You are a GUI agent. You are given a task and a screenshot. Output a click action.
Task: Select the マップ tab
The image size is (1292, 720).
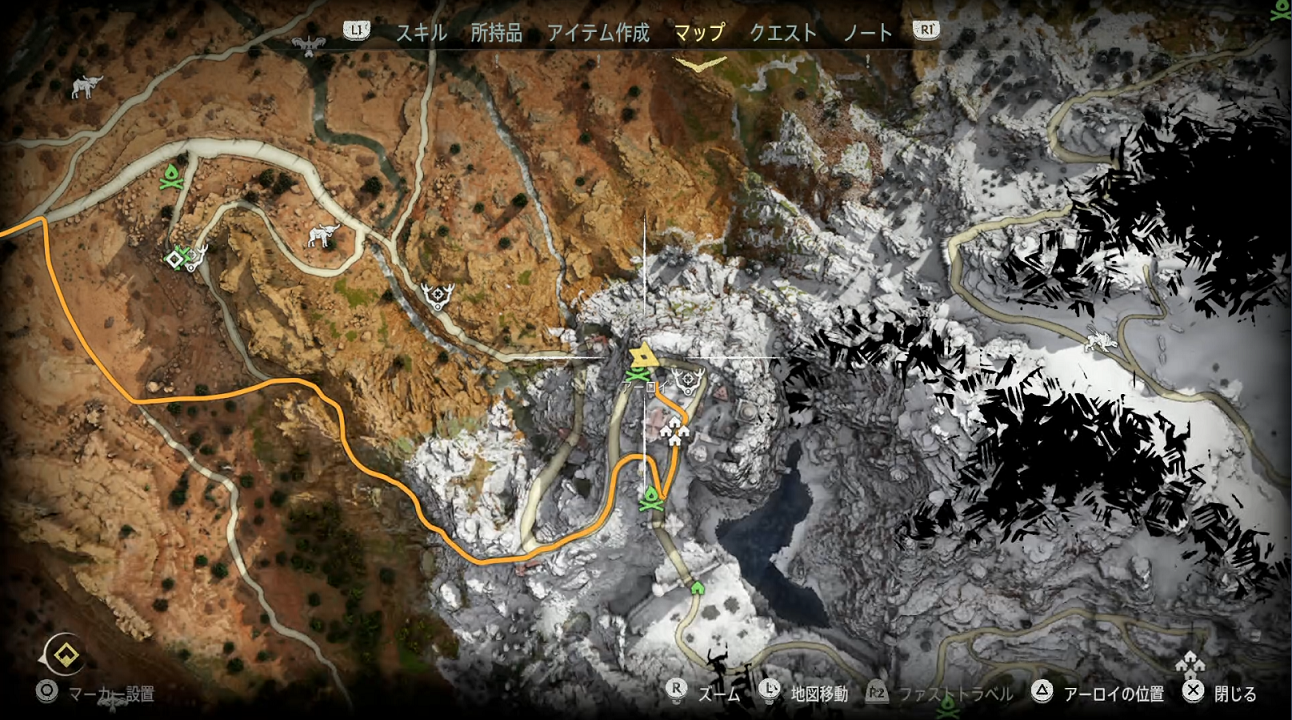pyautogui.click(x=699, y=32)
